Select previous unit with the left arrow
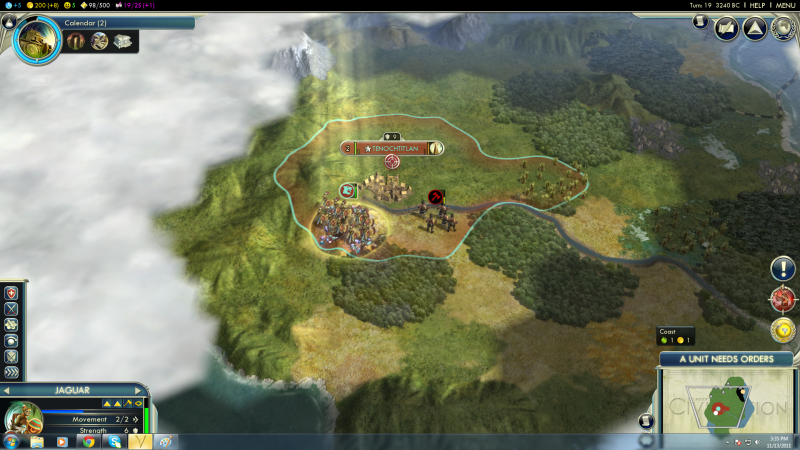The image size is (800, 450). (x=8, y=390)
